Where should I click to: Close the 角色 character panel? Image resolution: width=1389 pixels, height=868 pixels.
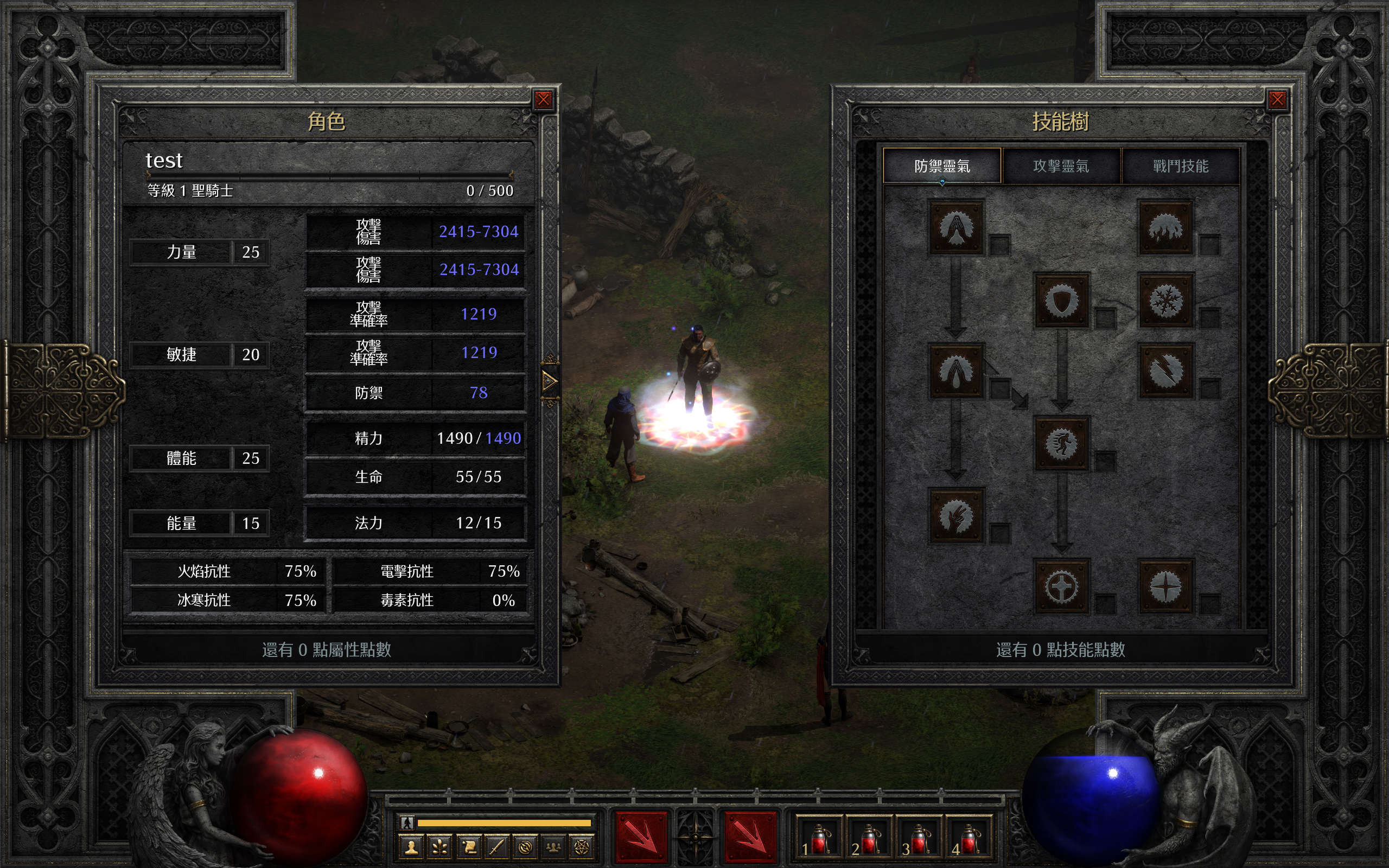point(543,100)
